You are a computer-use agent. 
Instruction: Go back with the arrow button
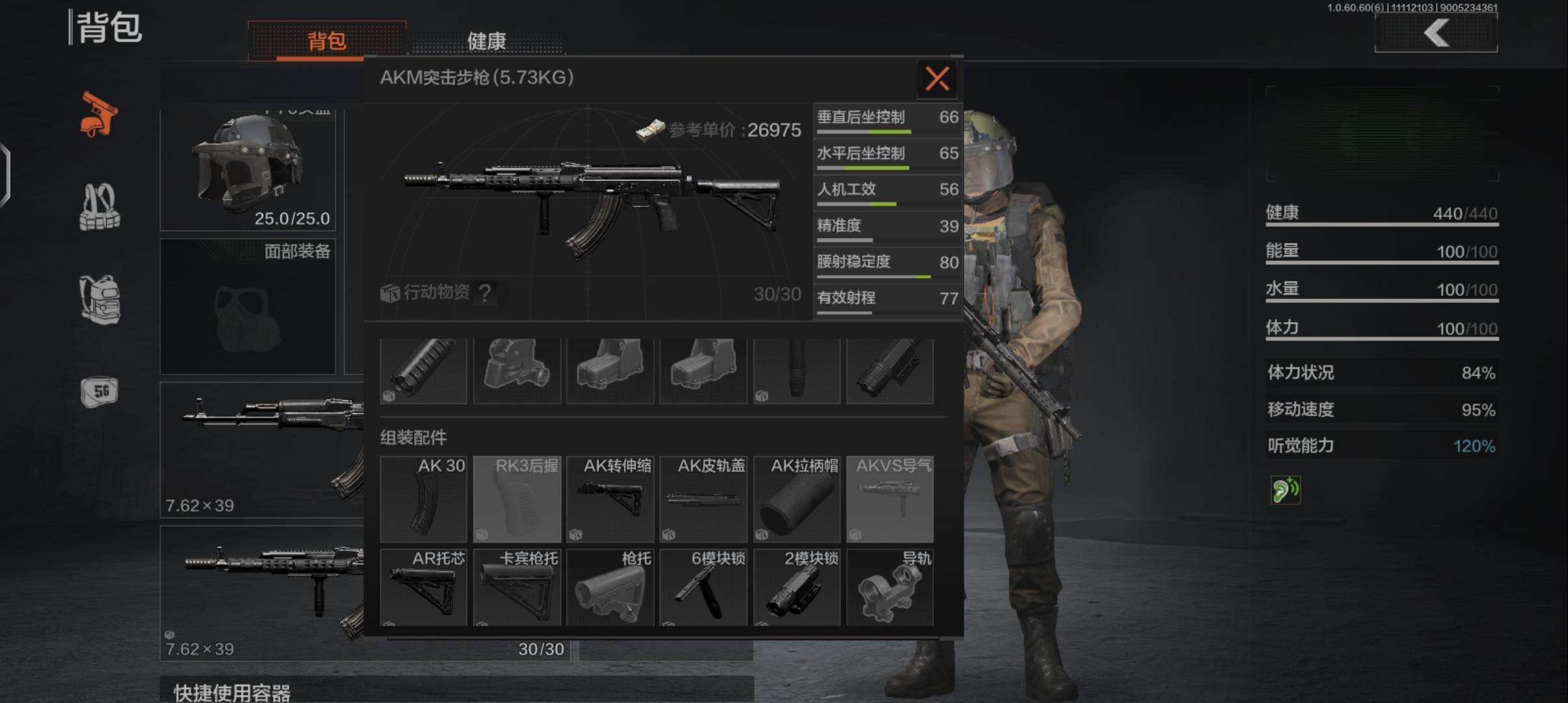click(x=1436, y=33)
